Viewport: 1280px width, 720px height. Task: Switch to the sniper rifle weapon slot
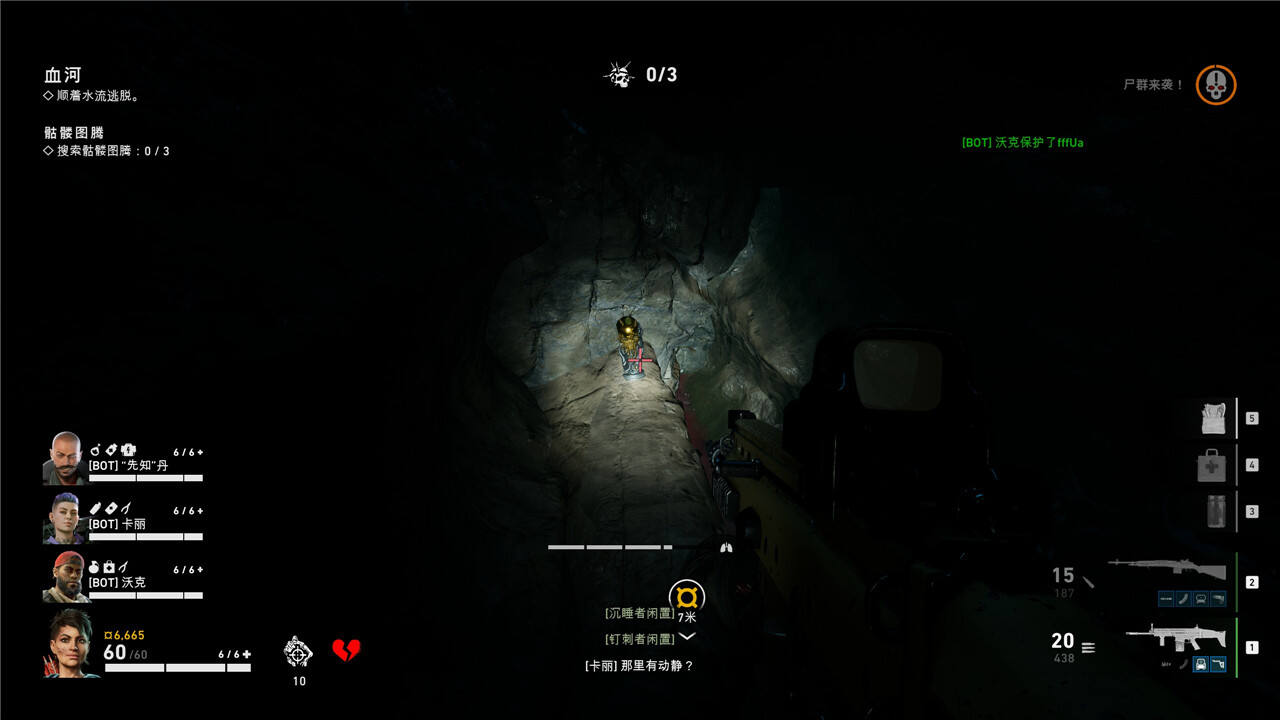click(x=1166, y=573)
